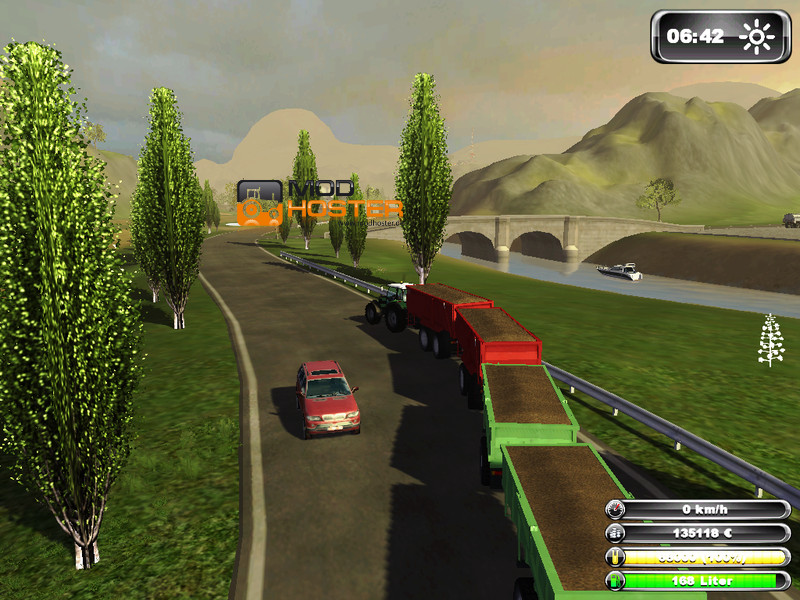Image resolution: width=800 pixels, height=600 pixels.
Task: Click the green fuel pump icon
Action: click(616, 581)
